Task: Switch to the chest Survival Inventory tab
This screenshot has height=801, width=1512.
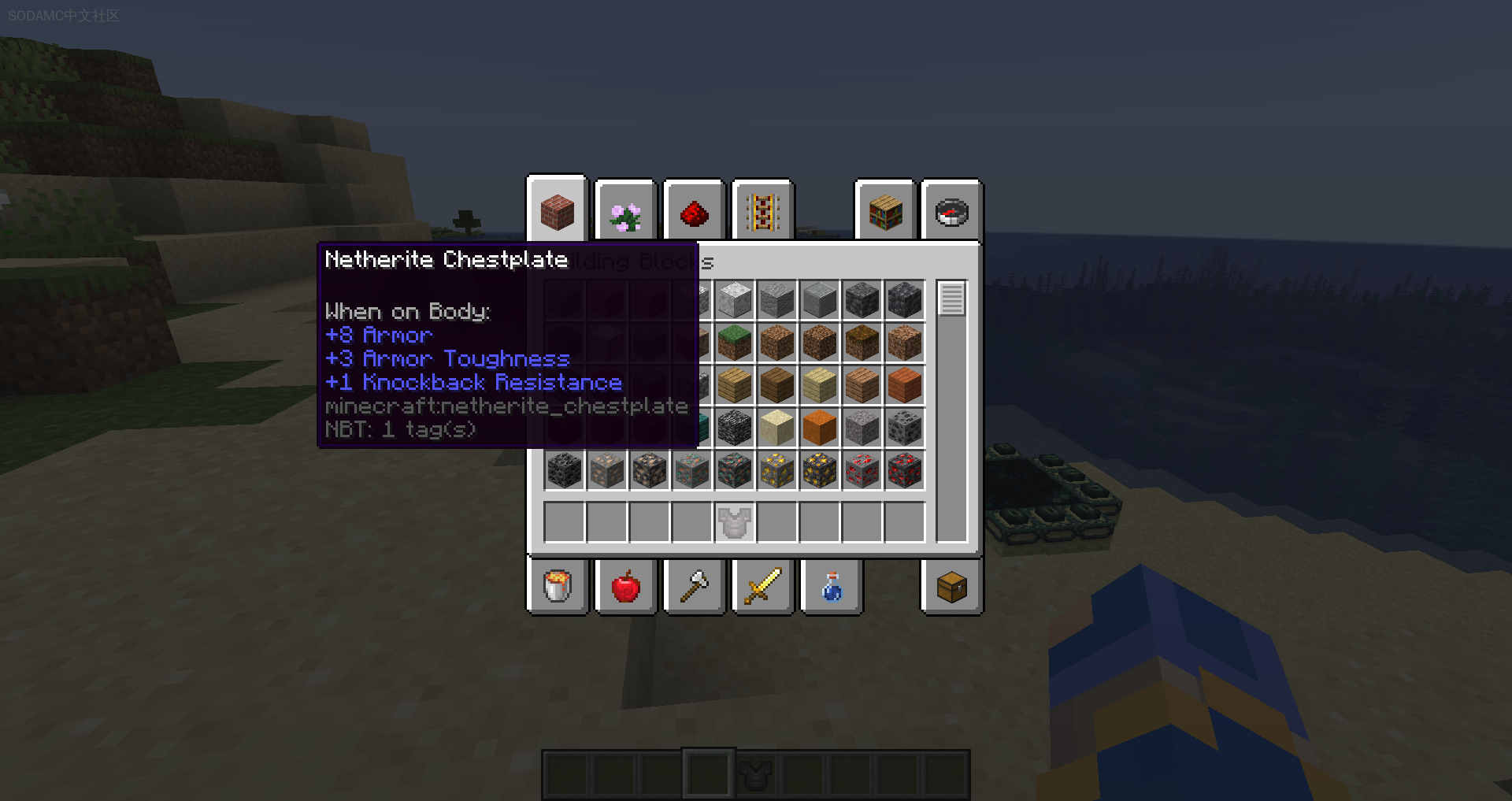Action: click(x=951, y=587)
